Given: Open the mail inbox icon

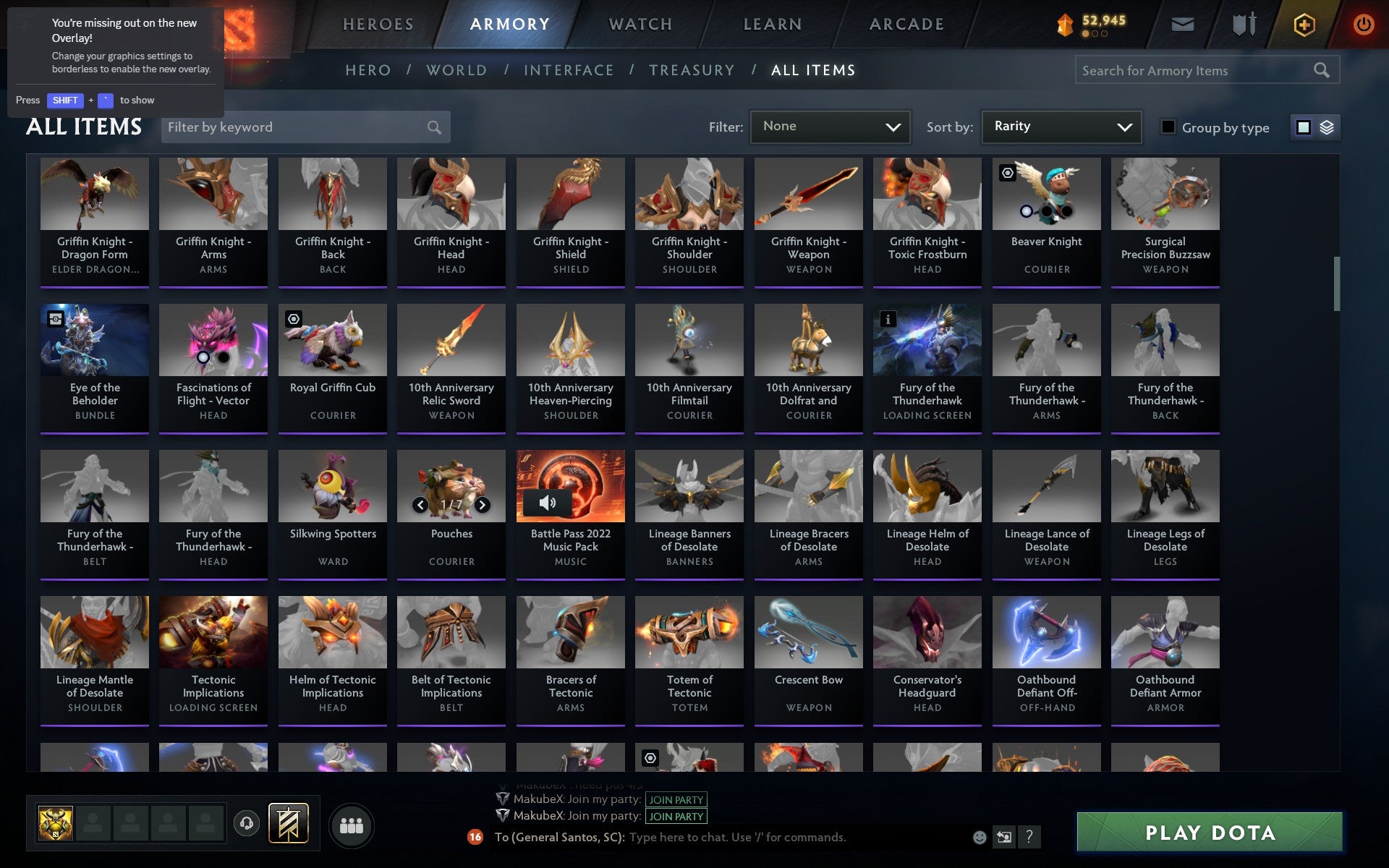Looking at the screenshot, I should click(x=1181, y=24).
